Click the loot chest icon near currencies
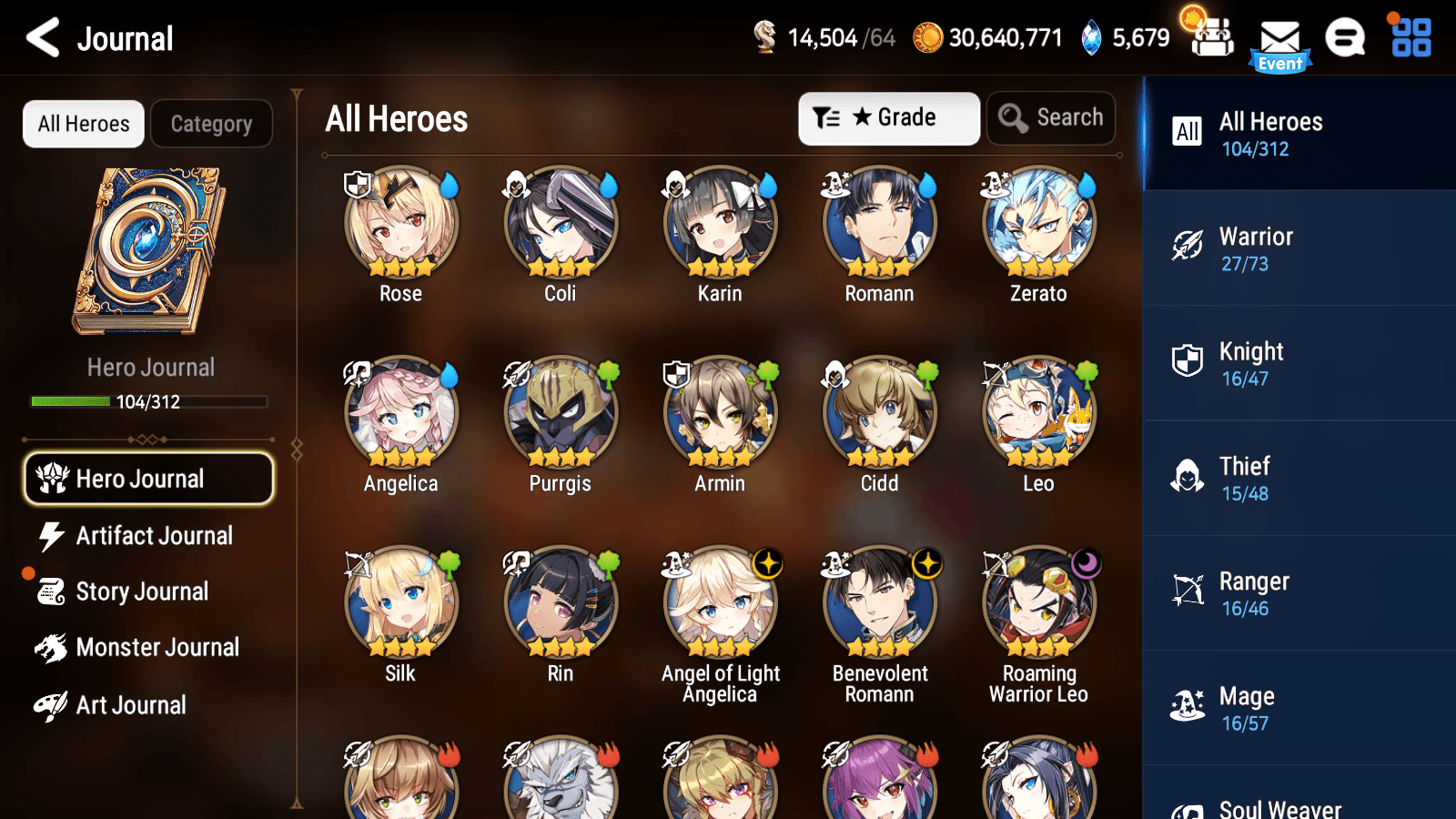This screenshot has height=819, width=1456. click(1210, 38)
